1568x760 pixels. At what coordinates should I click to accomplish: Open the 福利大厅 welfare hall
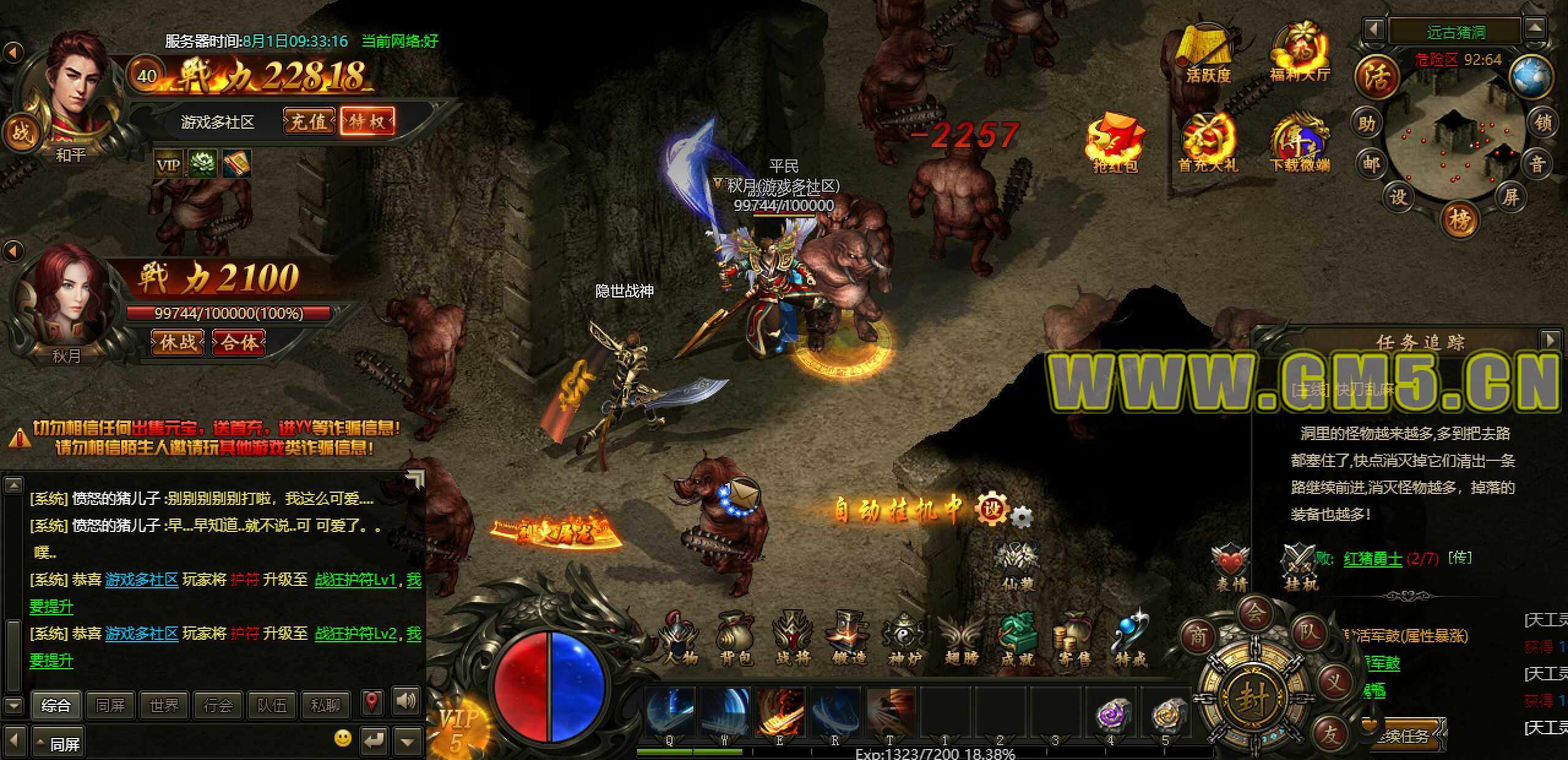coord(1300,54)
